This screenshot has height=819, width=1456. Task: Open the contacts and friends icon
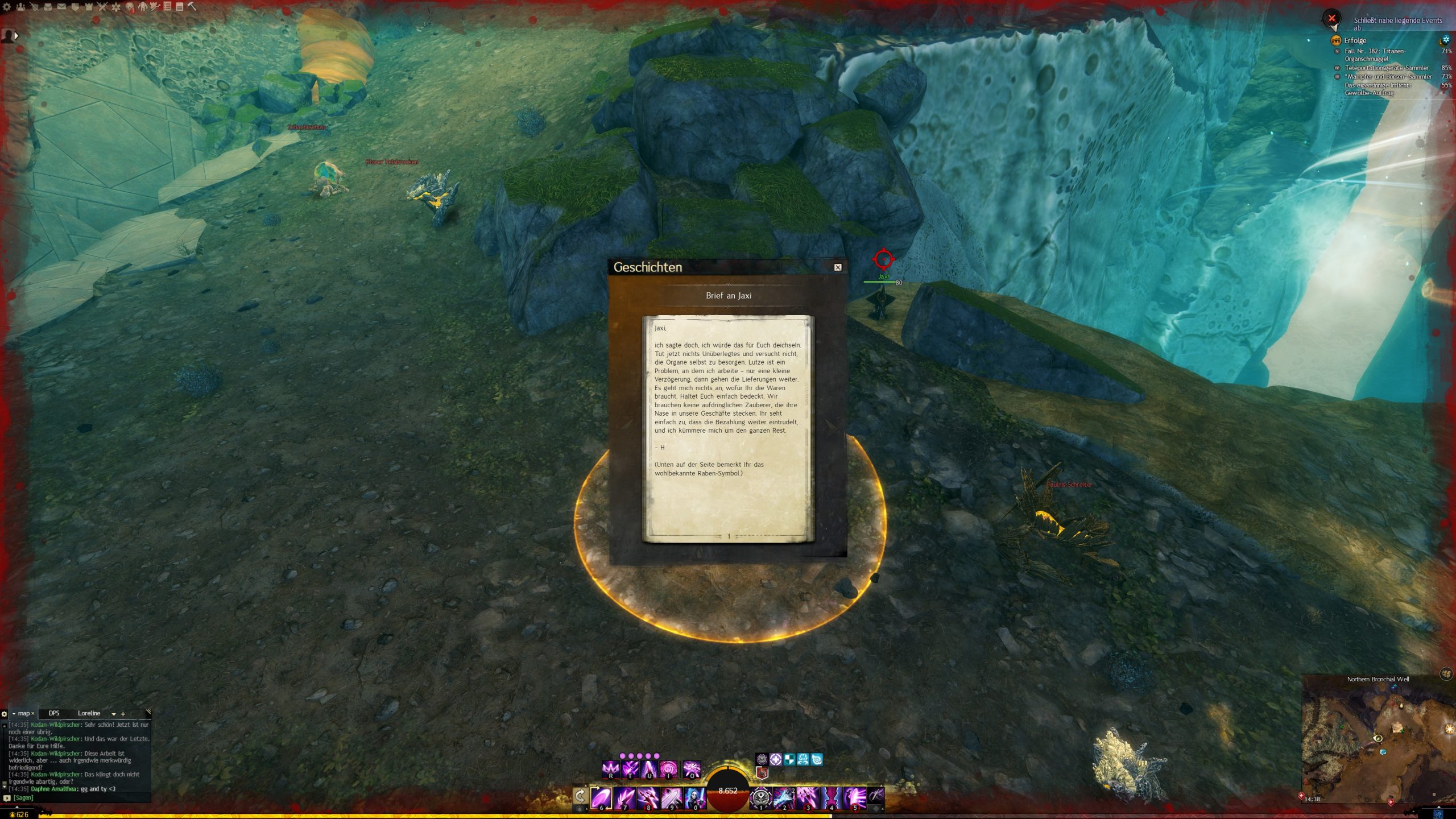tap(21, 7)
